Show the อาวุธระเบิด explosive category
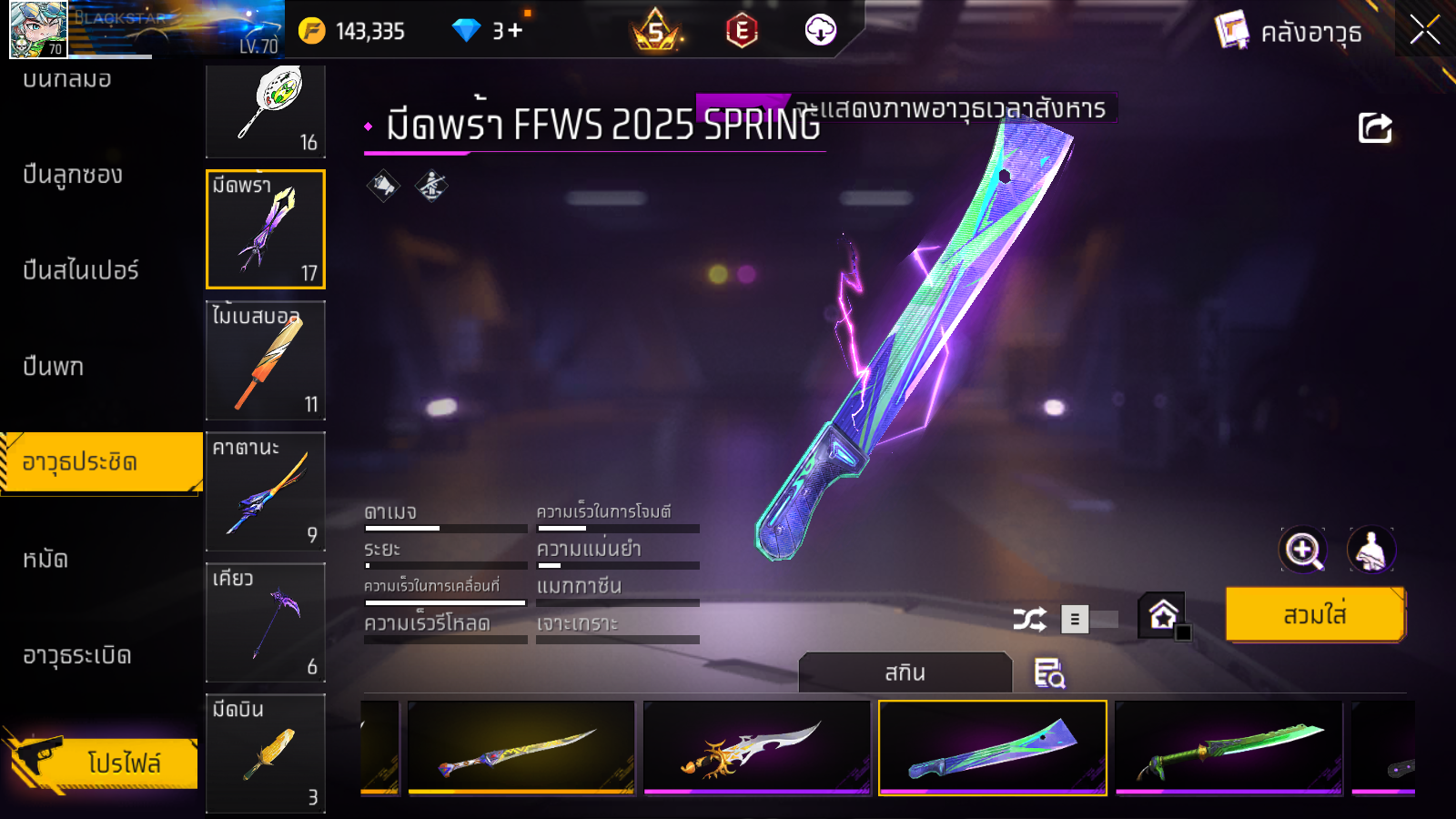This screenshot has width=1456, height=819. (77, 655)
